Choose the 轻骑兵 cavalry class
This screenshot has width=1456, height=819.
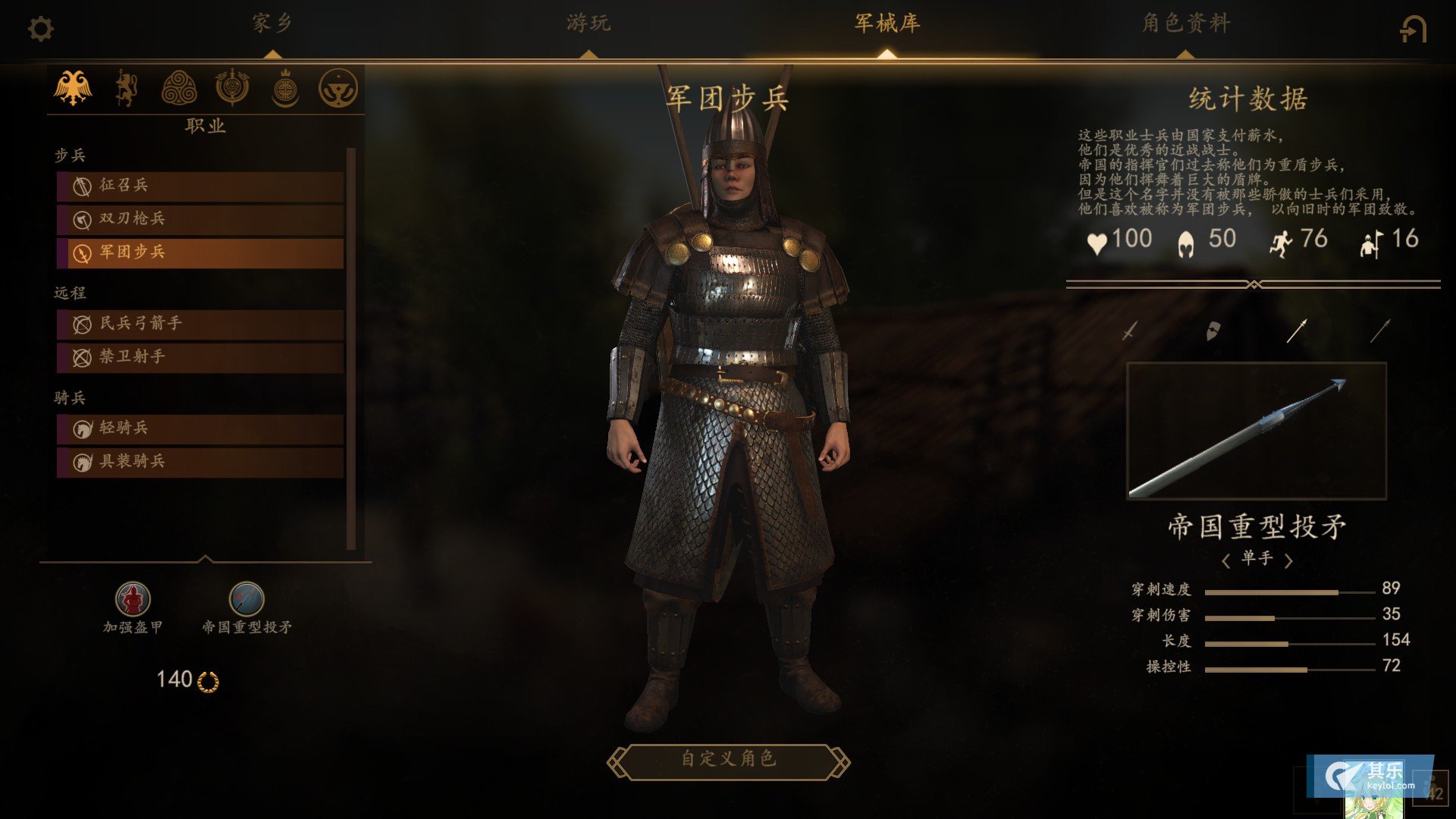tap(200, 428)
